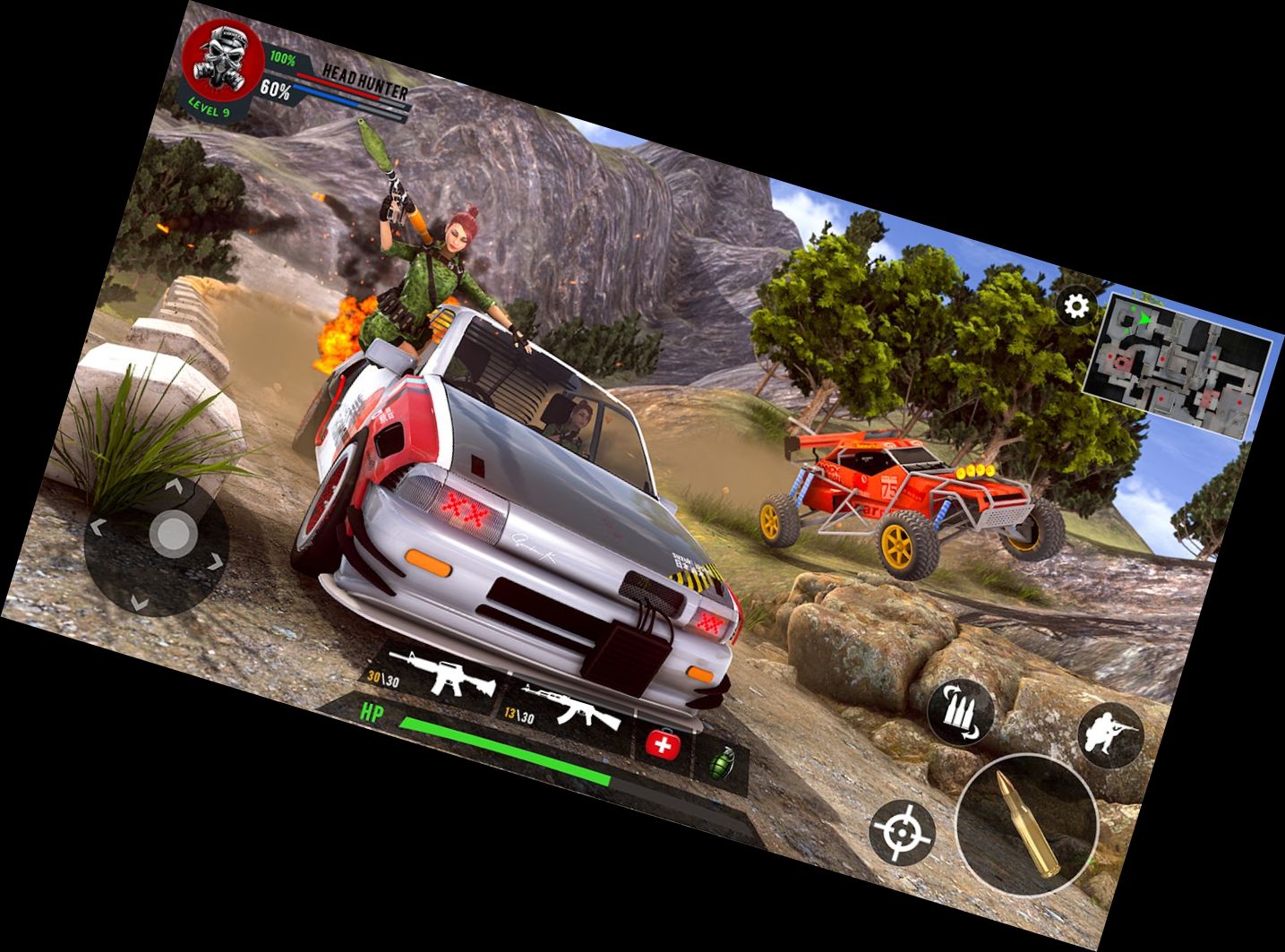Reload using the ammo reload icon
The height and width of the screenshot is (952, 1285).
tap(961, 712)
